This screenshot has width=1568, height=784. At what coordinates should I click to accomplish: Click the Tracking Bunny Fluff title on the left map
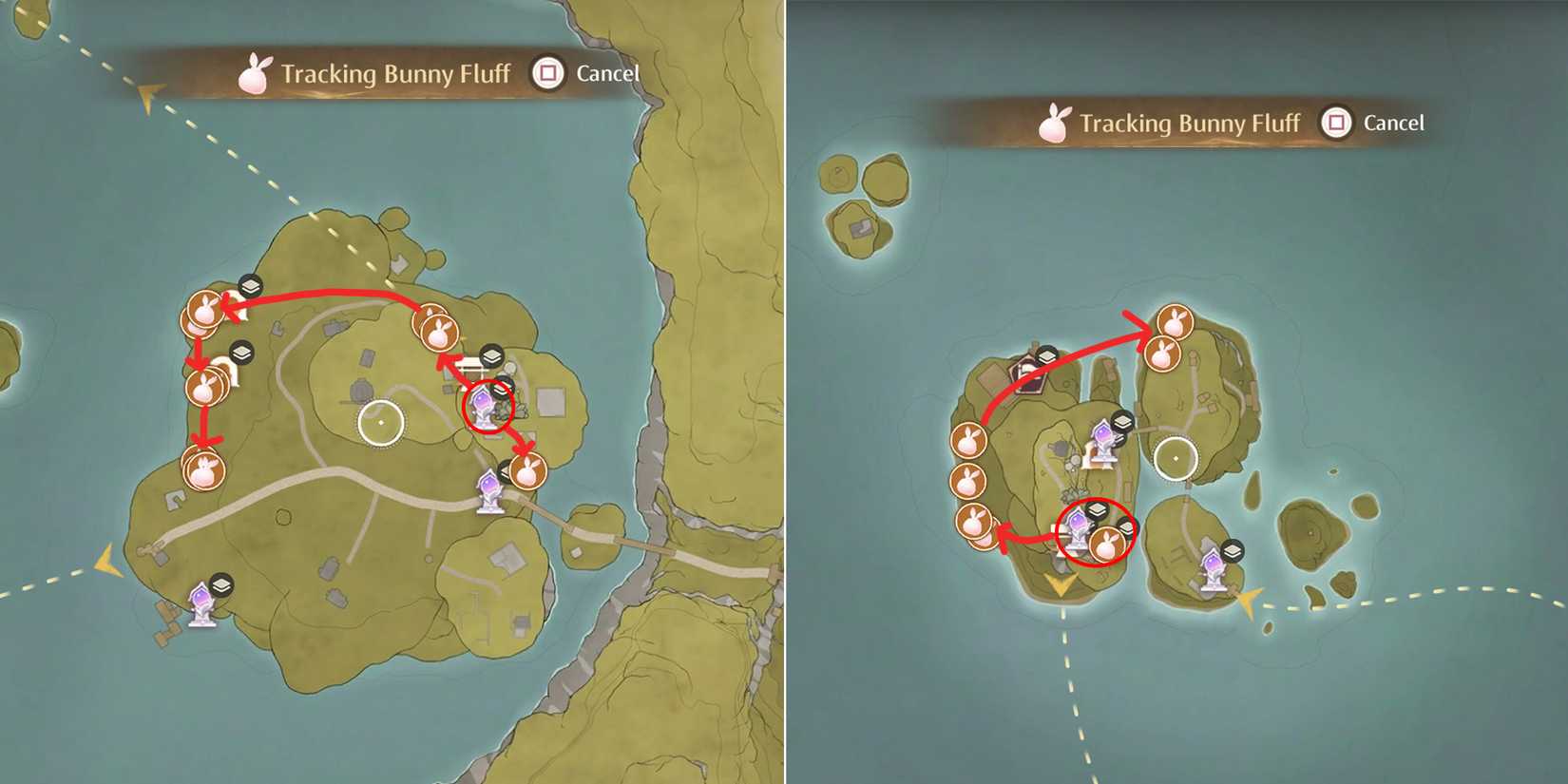pos(395,72)
